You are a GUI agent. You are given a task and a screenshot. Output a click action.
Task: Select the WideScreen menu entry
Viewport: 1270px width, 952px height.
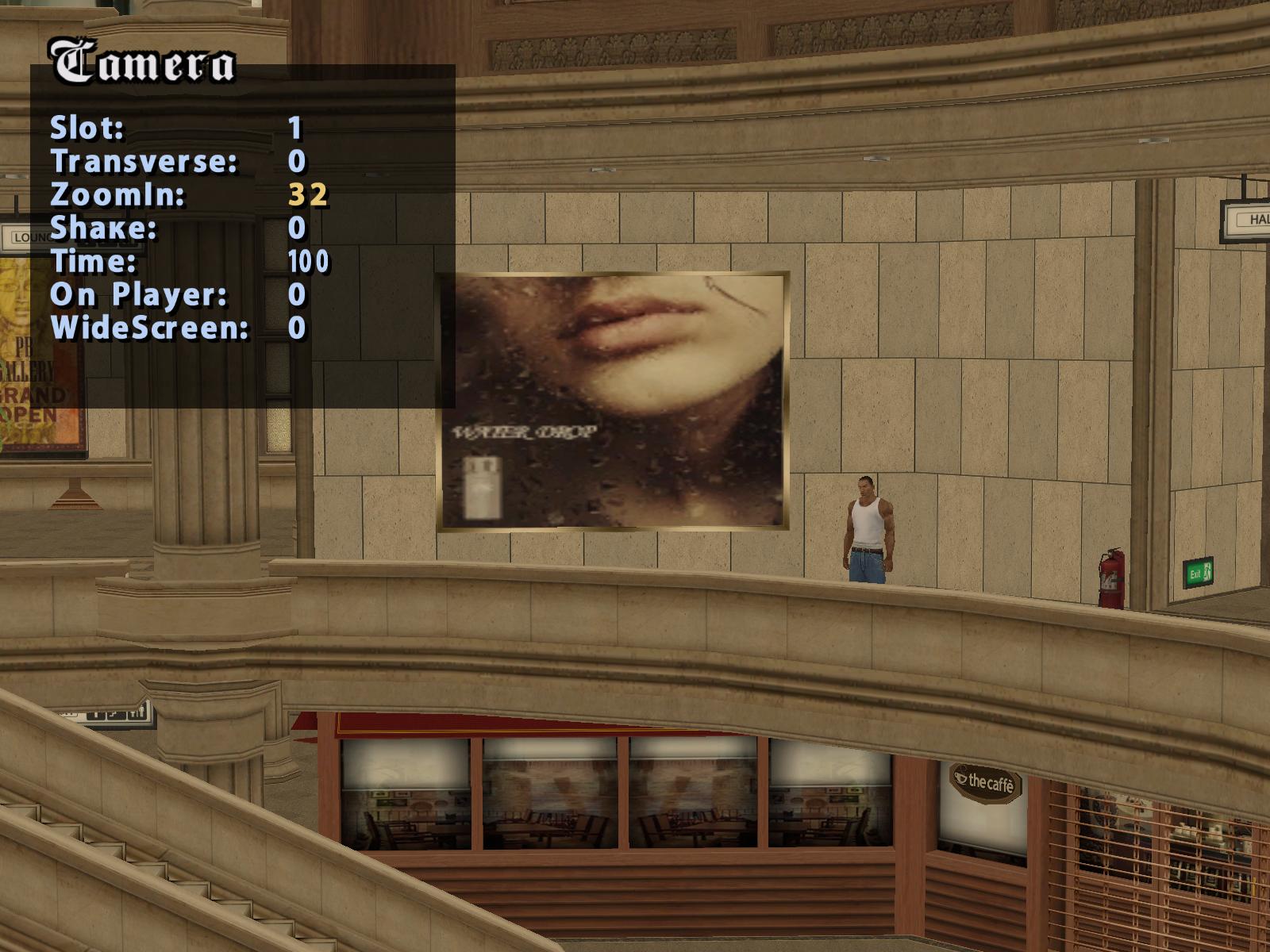149,328
